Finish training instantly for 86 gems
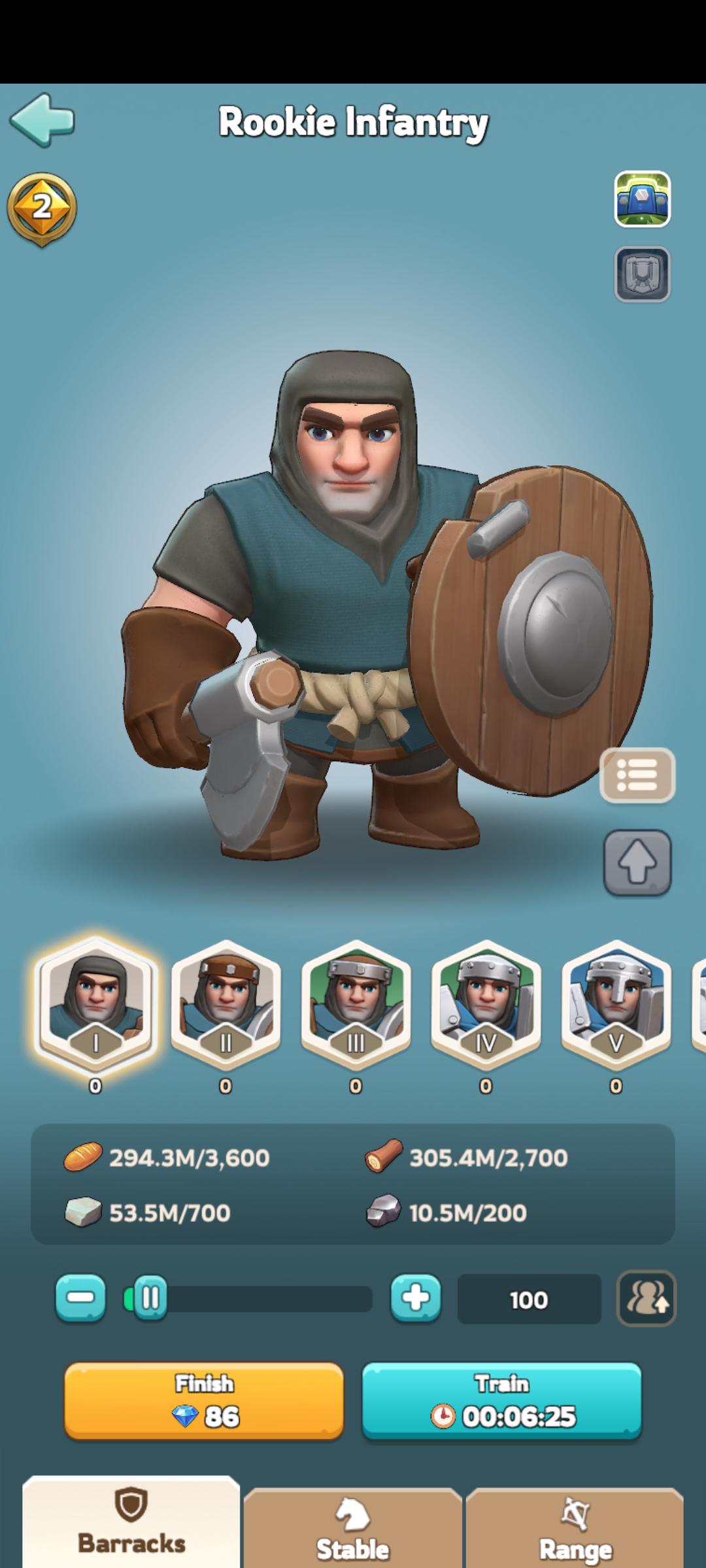Viewport: 706px width, 1568px height. pyautogui.click(x=204, y=1401)
